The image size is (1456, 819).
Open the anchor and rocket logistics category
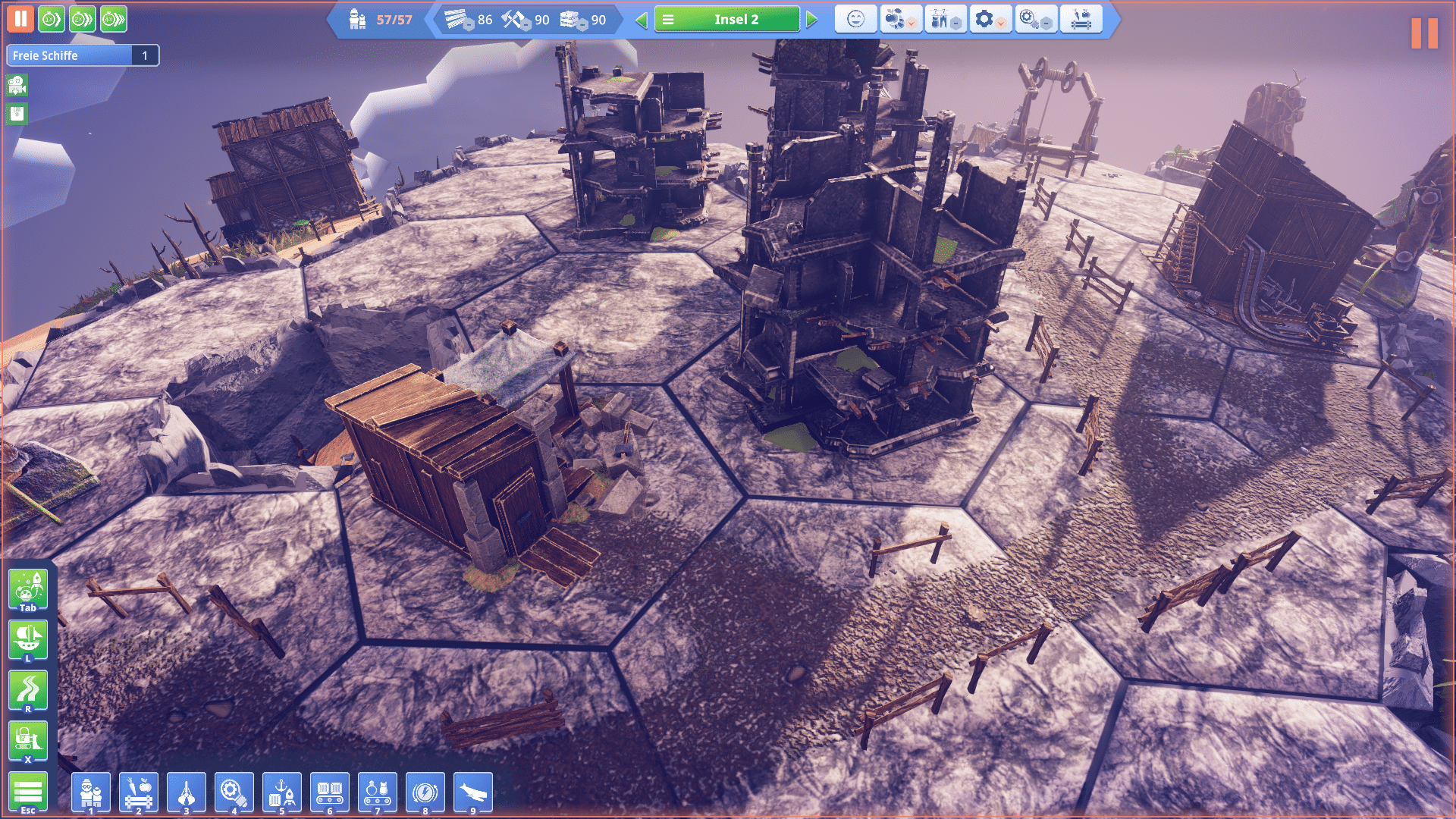pos(282,792)
